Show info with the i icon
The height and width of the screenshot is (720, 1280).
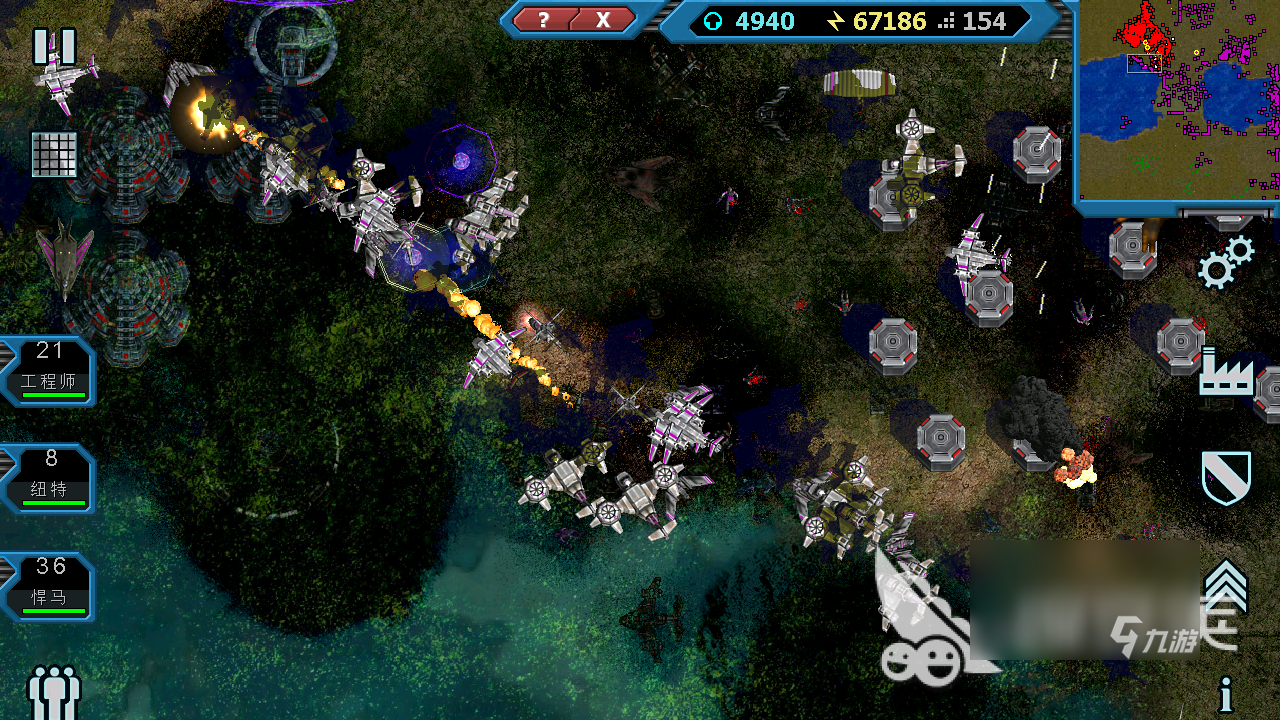pyautogui.click(x=1226, y=695)
